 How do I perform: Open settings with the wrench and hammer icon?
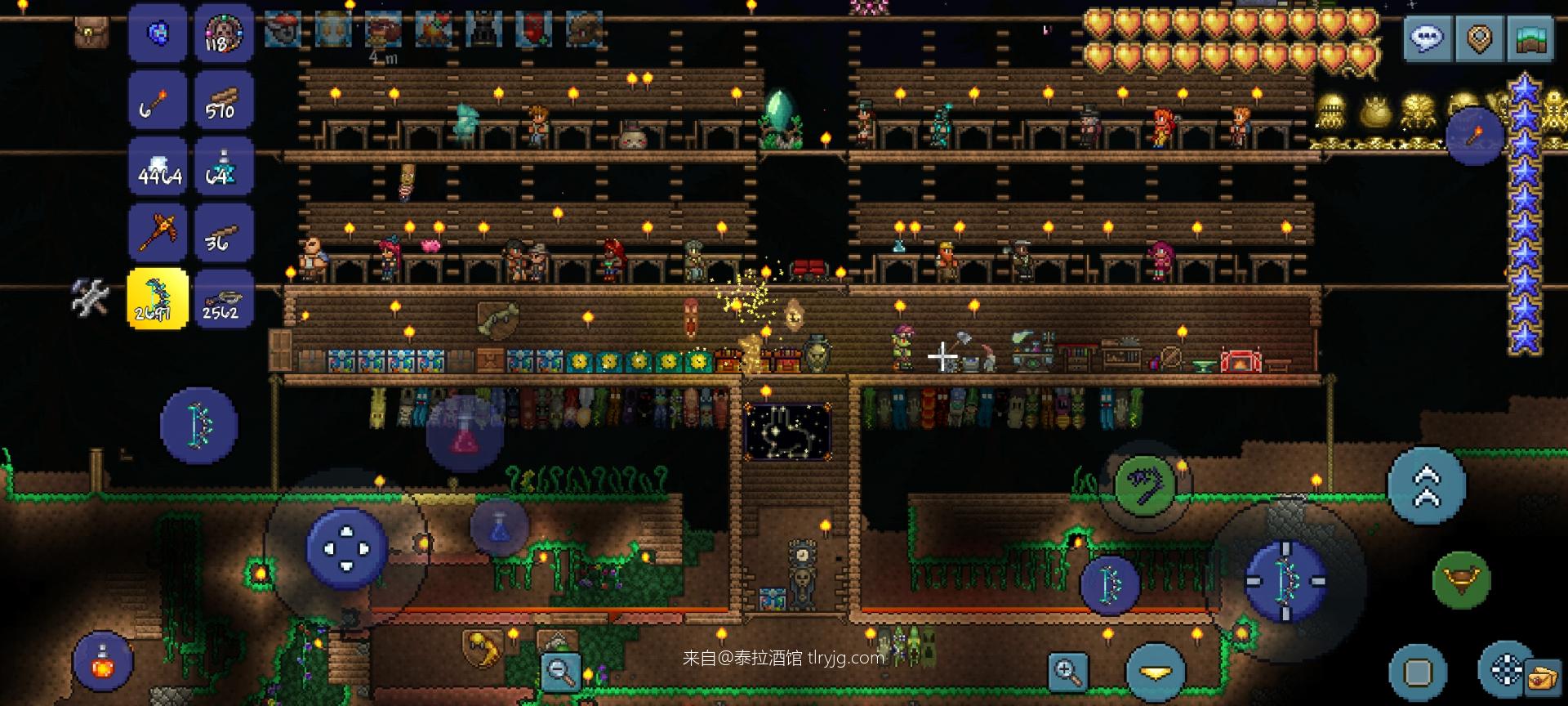(x=90, y=297)
